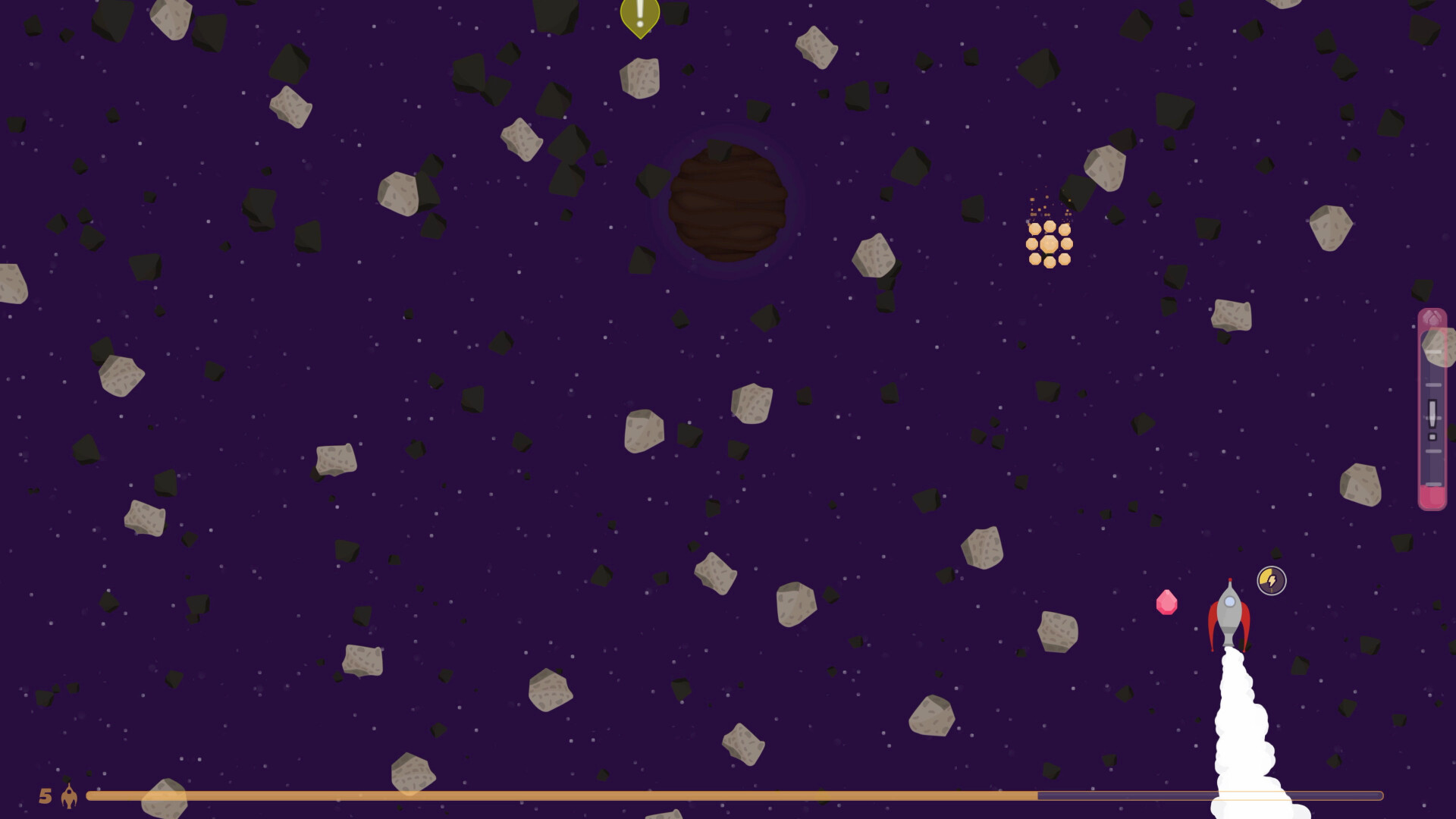Click the rocket's round cockpit window

click(1230, 601)
